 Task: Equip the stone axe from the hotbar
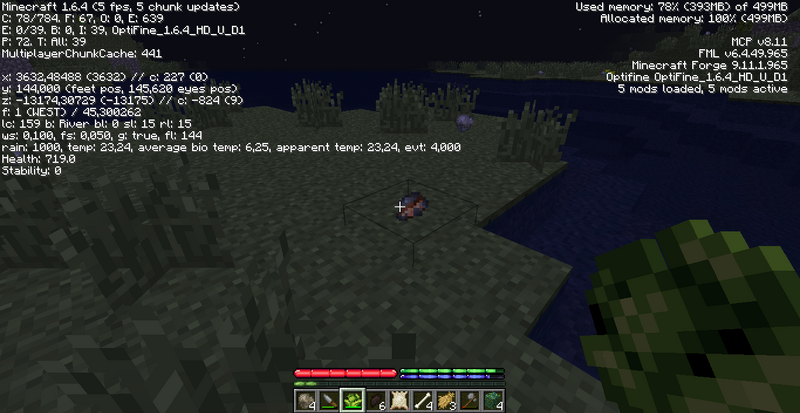468,400
